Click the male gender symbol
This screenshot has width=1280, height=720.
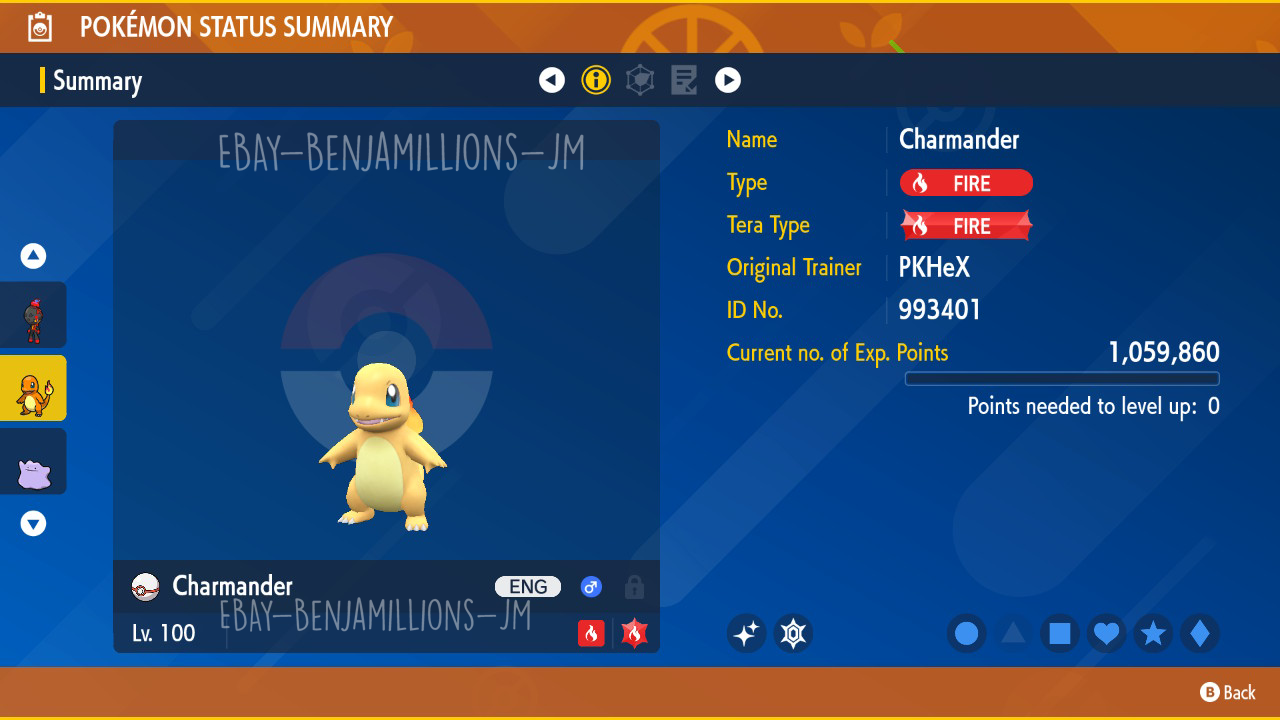[x=591, y=587]
